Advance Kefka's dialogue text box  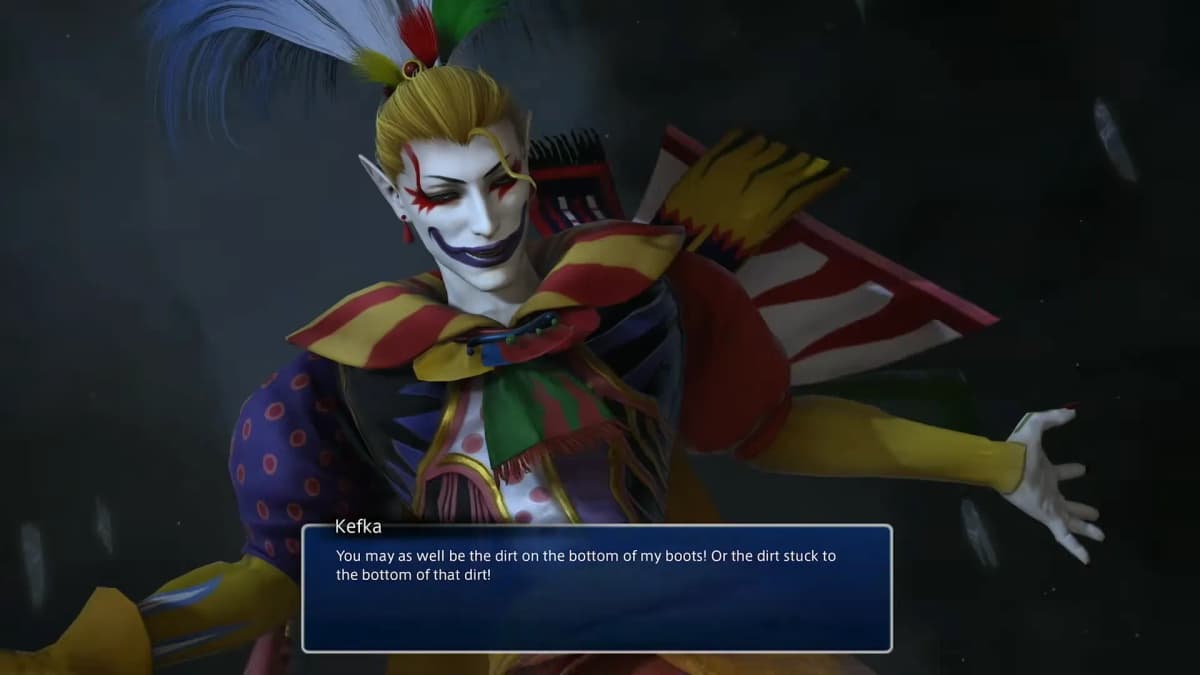pyautogui.click(x=597, y=588)
